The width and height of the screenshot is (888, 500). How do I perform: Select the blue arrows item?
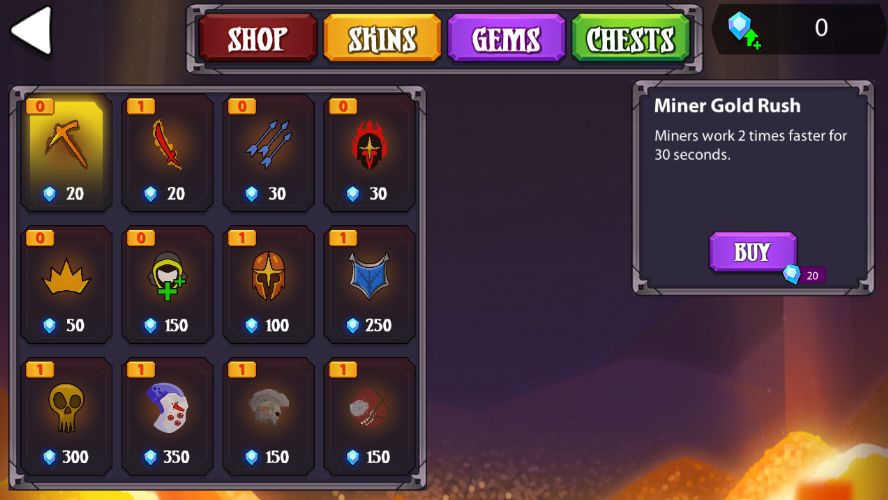269,153
